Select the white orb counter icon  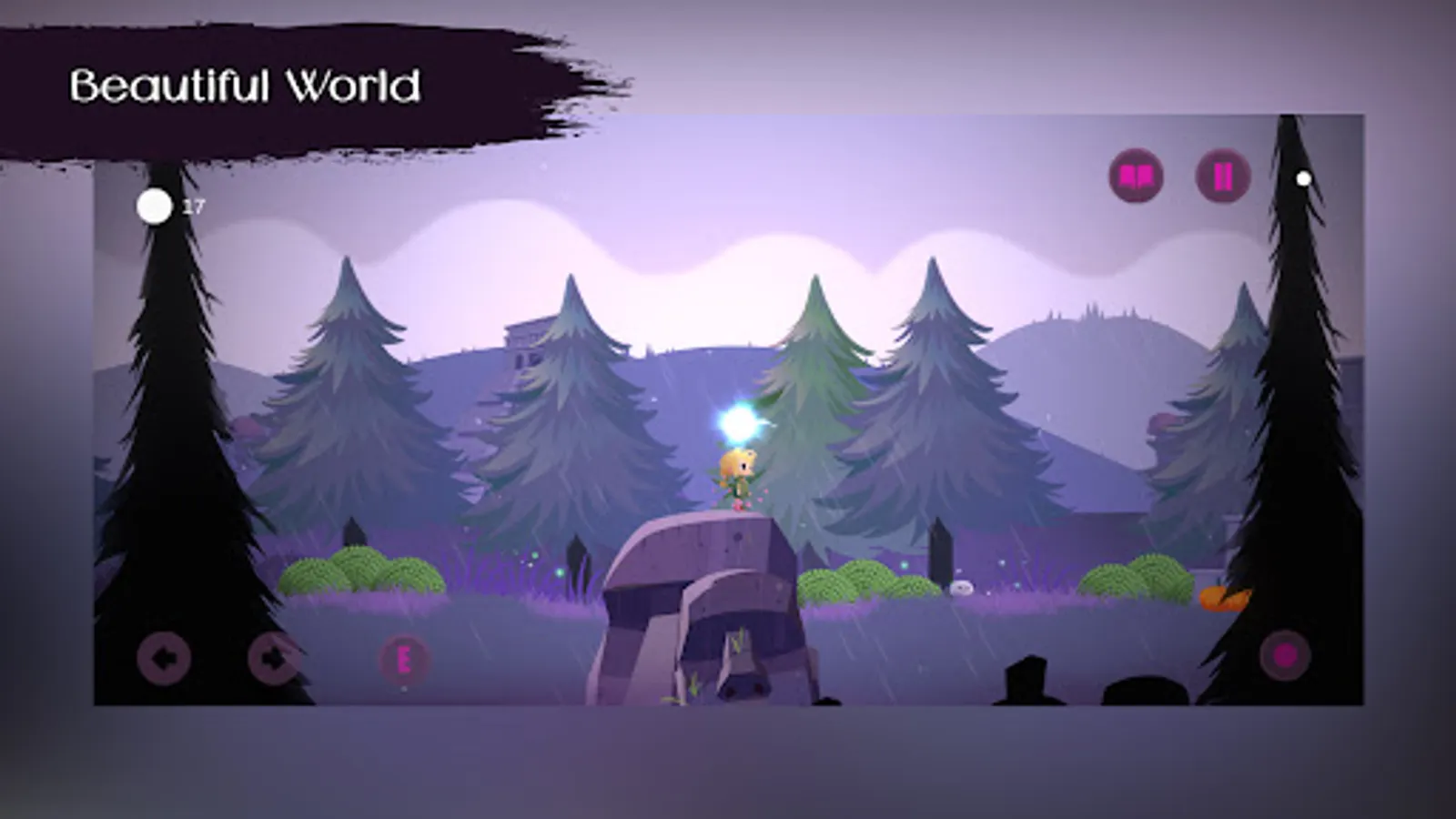point(156,207)
